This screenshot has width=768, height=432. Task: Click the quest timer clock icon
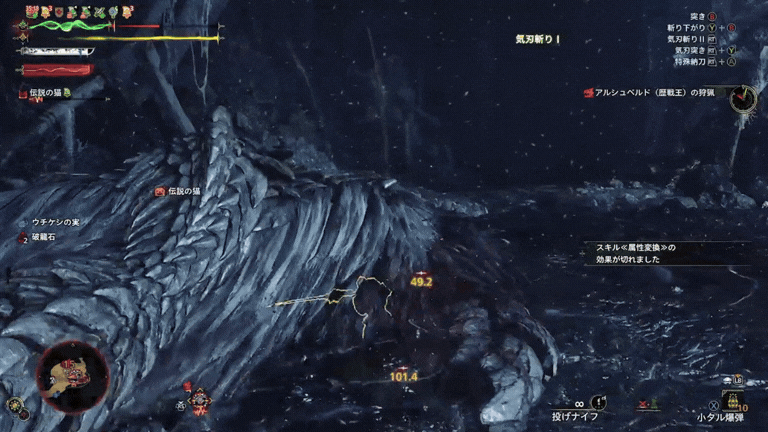pyautogui.click(x=743, y=98)
